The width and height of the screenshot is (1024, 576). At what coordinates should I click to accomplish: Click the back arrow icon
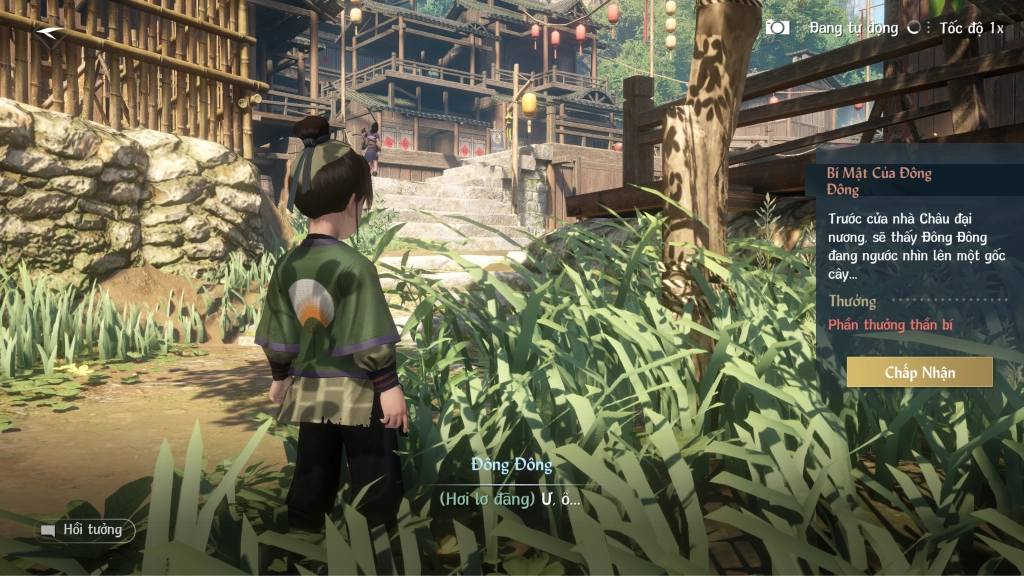[x=48, y=33]
